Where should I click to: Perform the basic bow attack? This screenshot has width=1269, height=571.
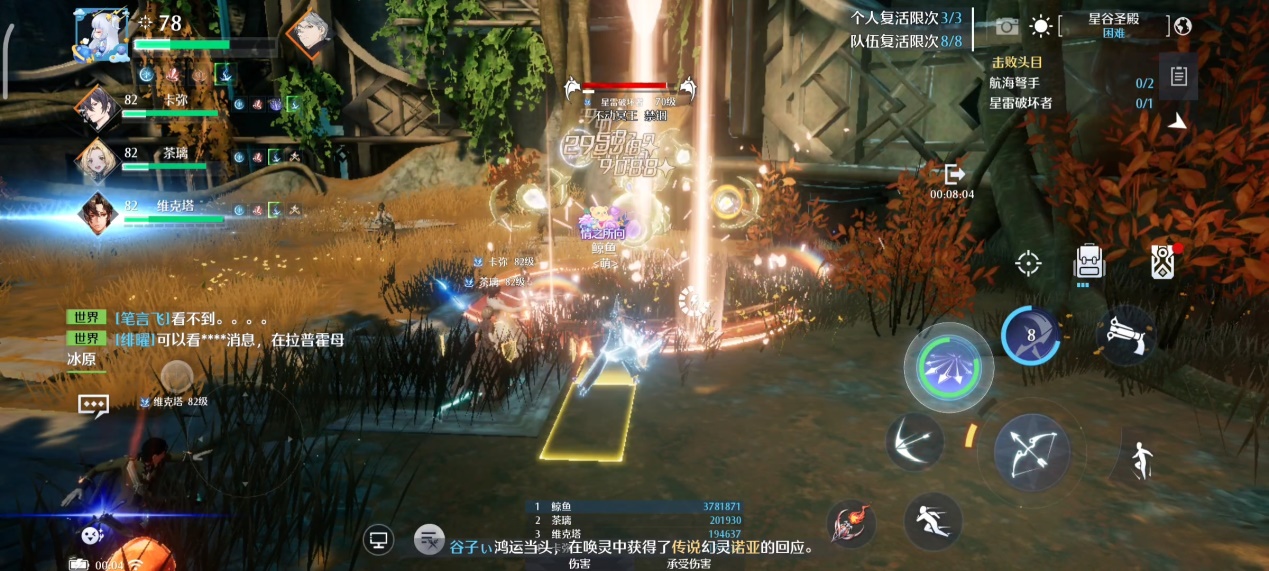coord(1031,452)
